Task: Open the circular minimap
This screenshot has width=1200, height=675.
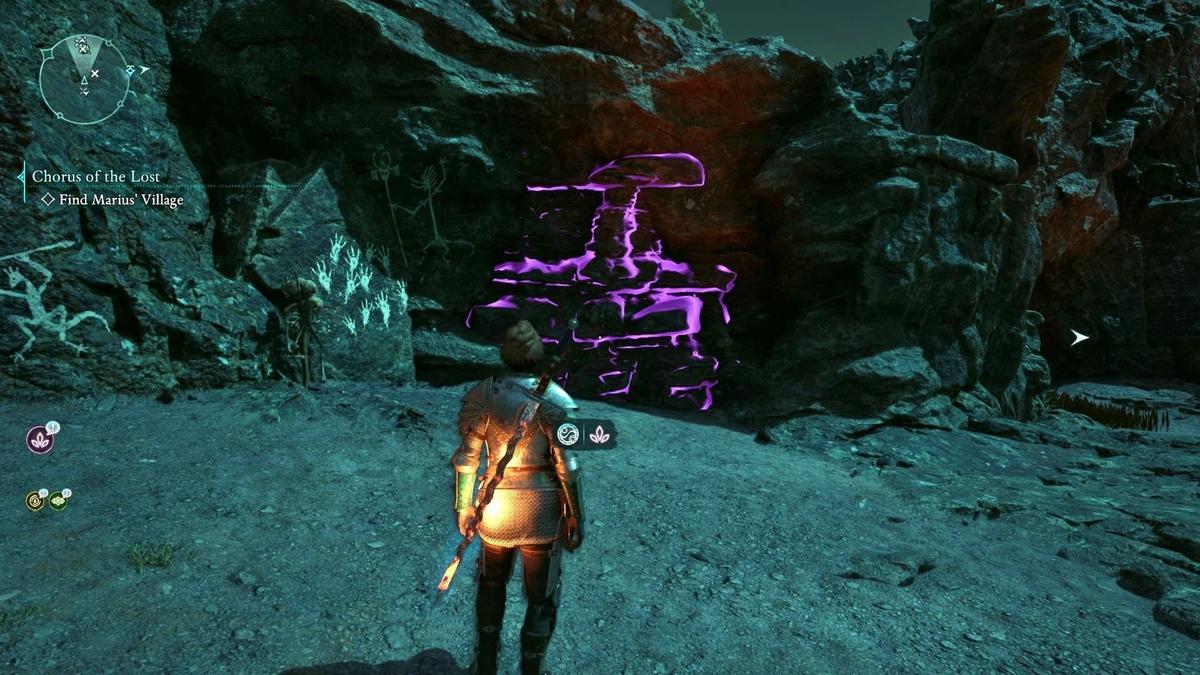Action: (x=84, y=79)
